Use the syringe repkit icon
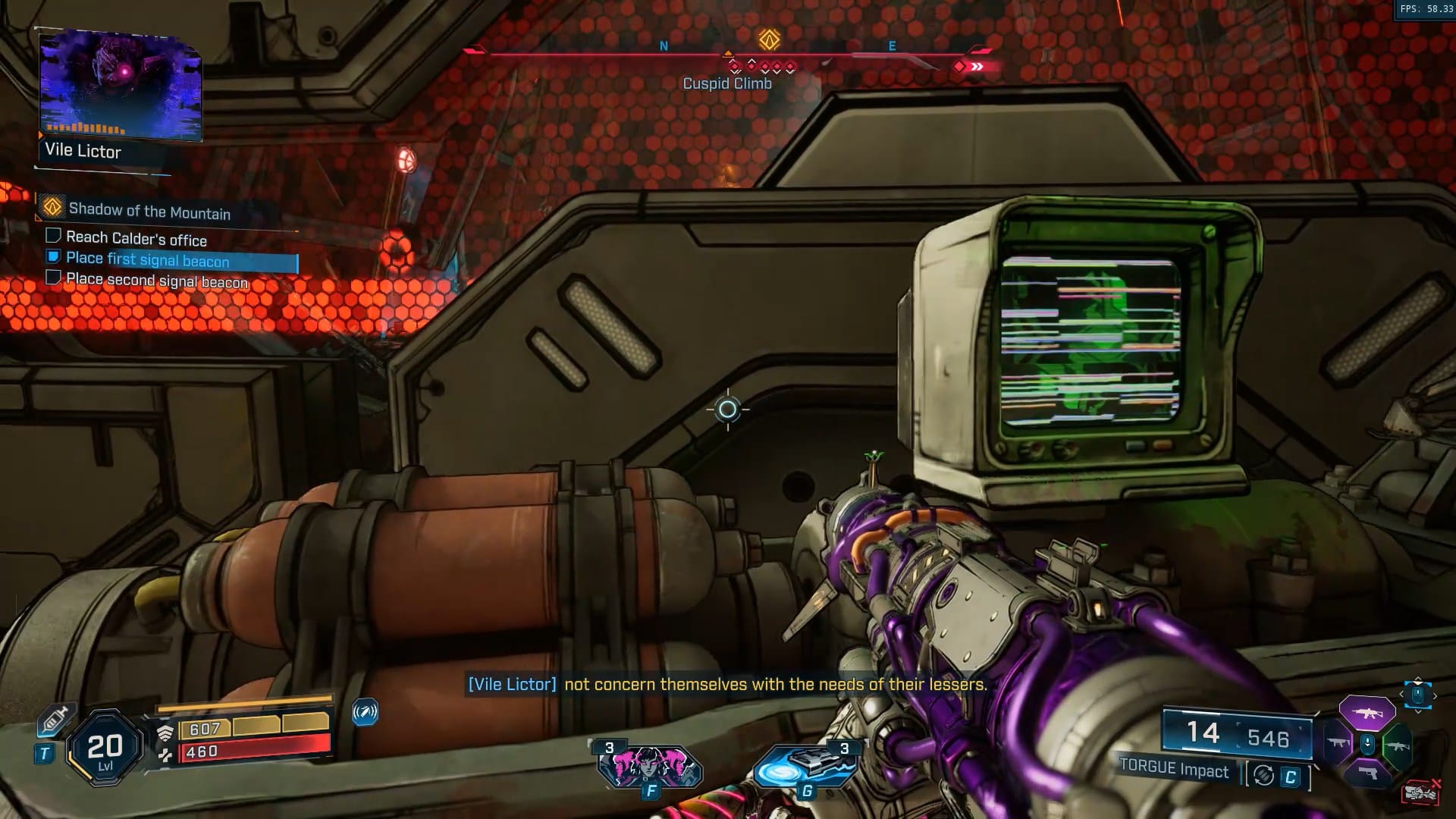 pos(55,719)
